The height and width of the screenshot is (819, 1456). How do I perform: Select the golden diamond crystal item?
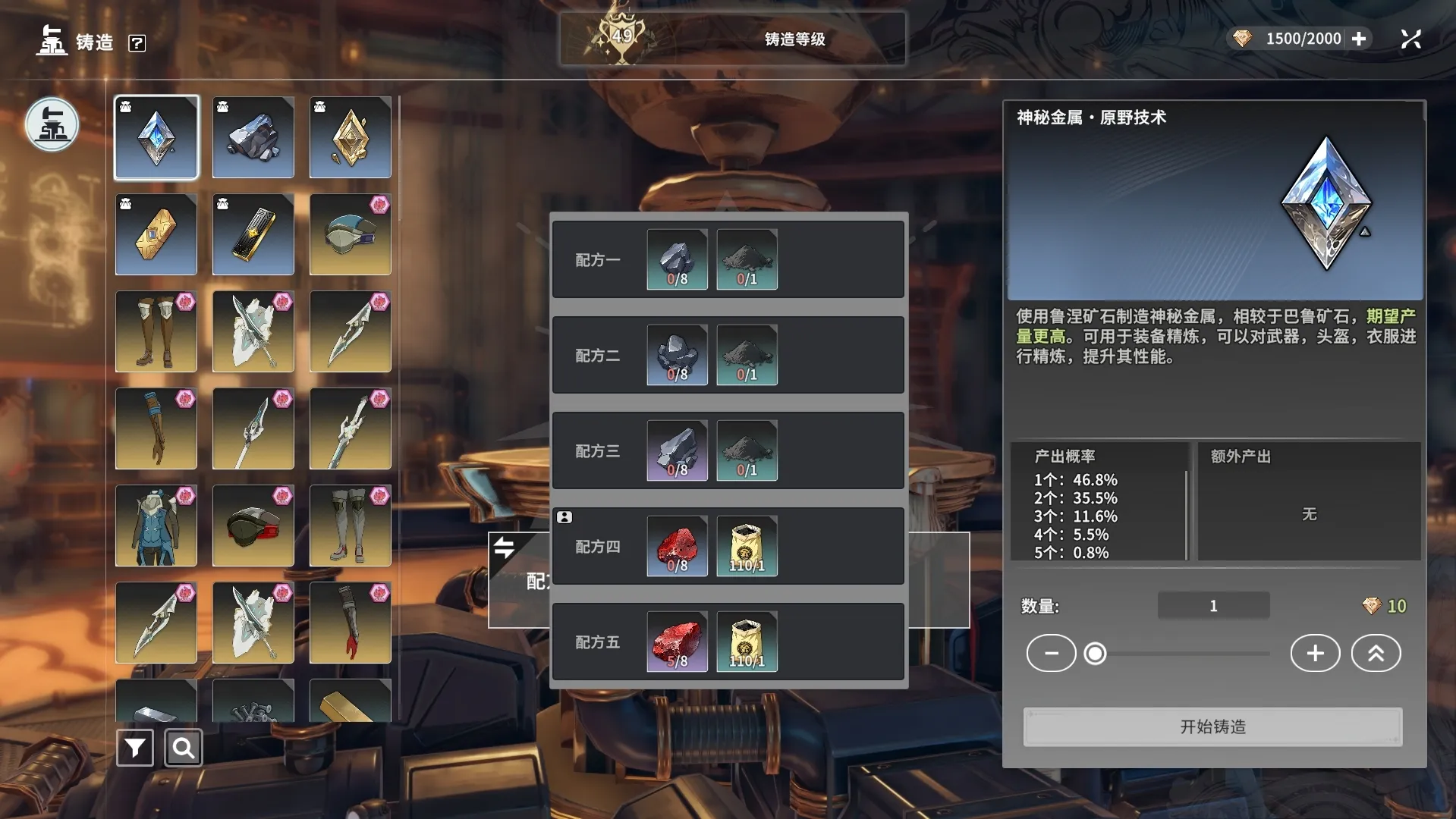click(351, 137)
